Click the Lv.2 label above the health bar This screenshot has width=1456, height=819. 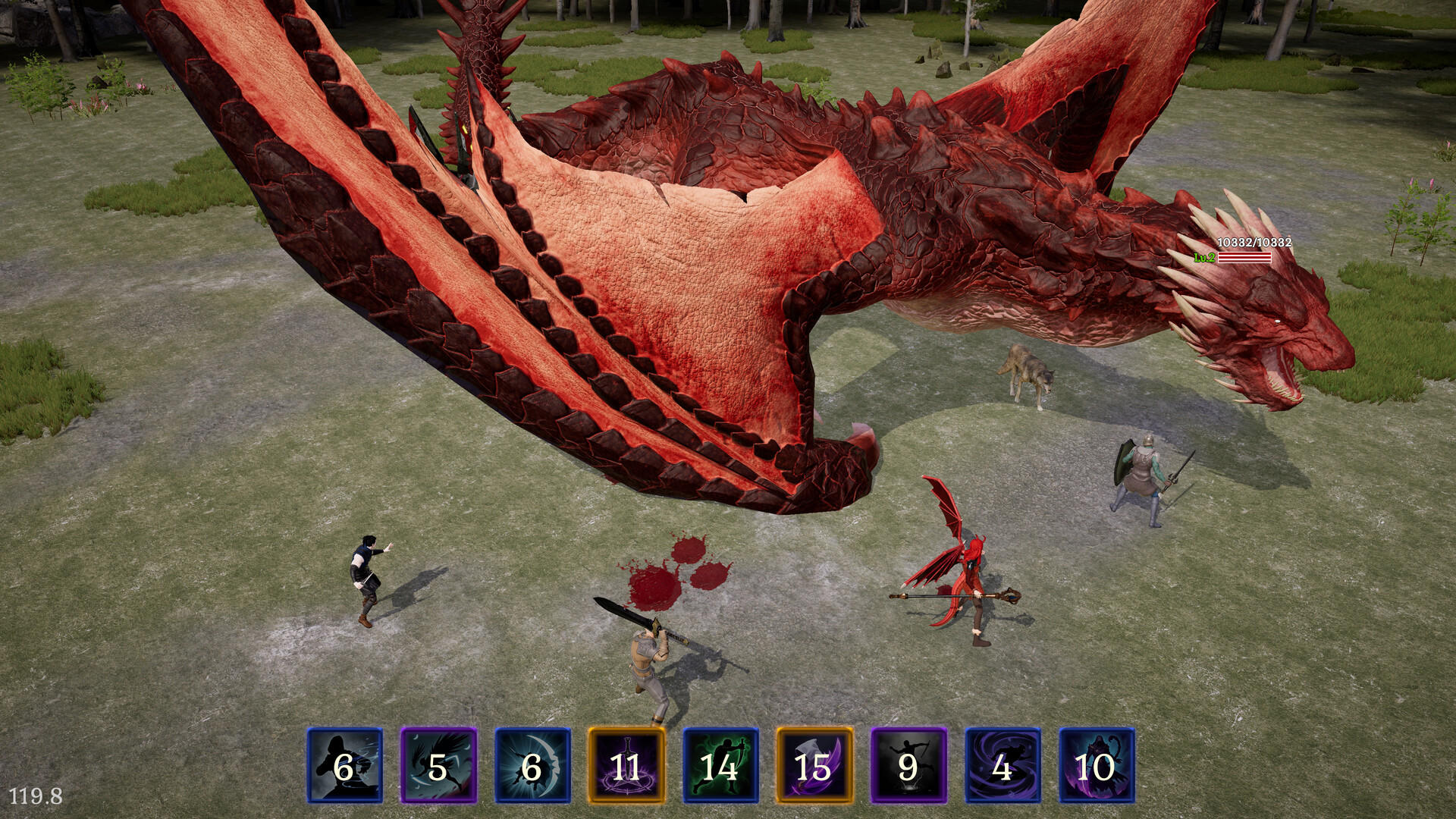pos(1203,256)
